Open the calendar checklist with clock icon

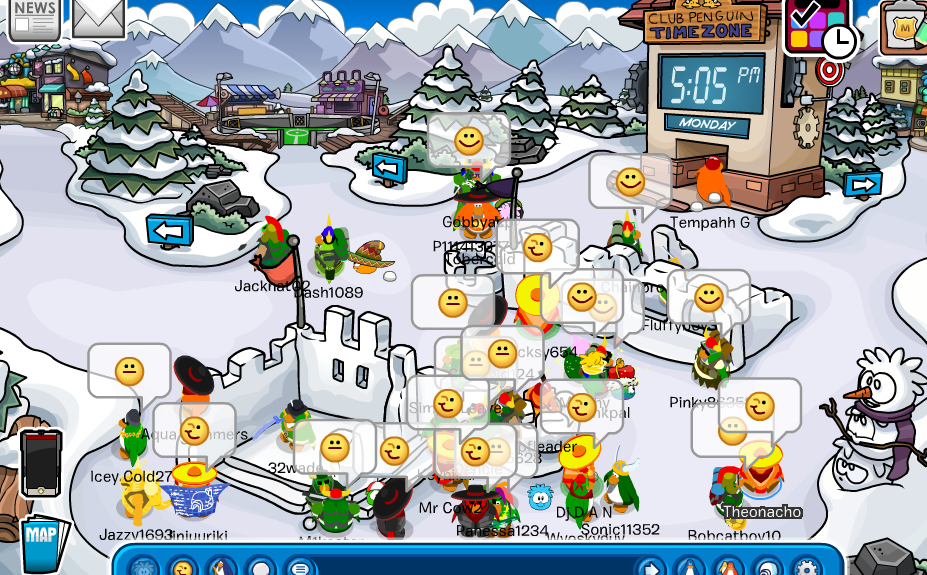(820, 27)
